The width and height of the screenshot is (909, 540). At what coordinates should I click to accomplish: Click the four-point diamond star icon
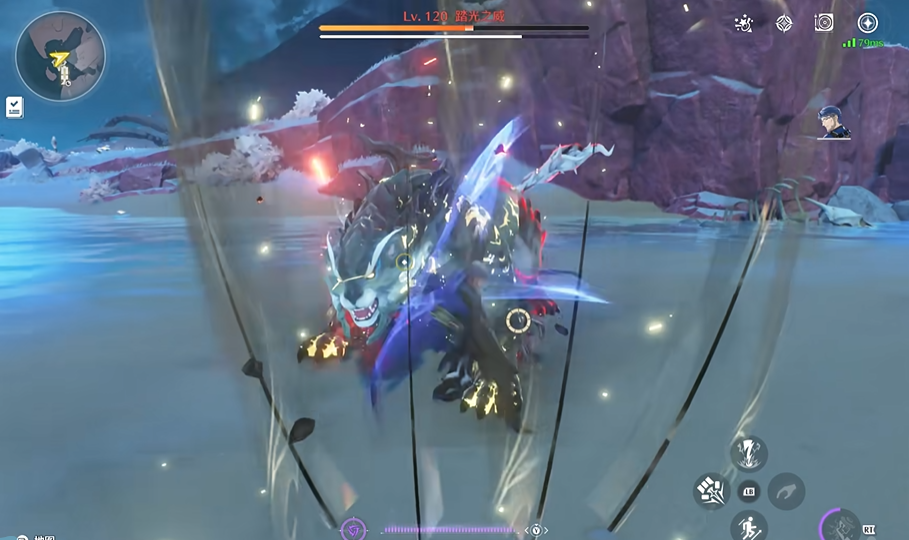pos(784,23)
